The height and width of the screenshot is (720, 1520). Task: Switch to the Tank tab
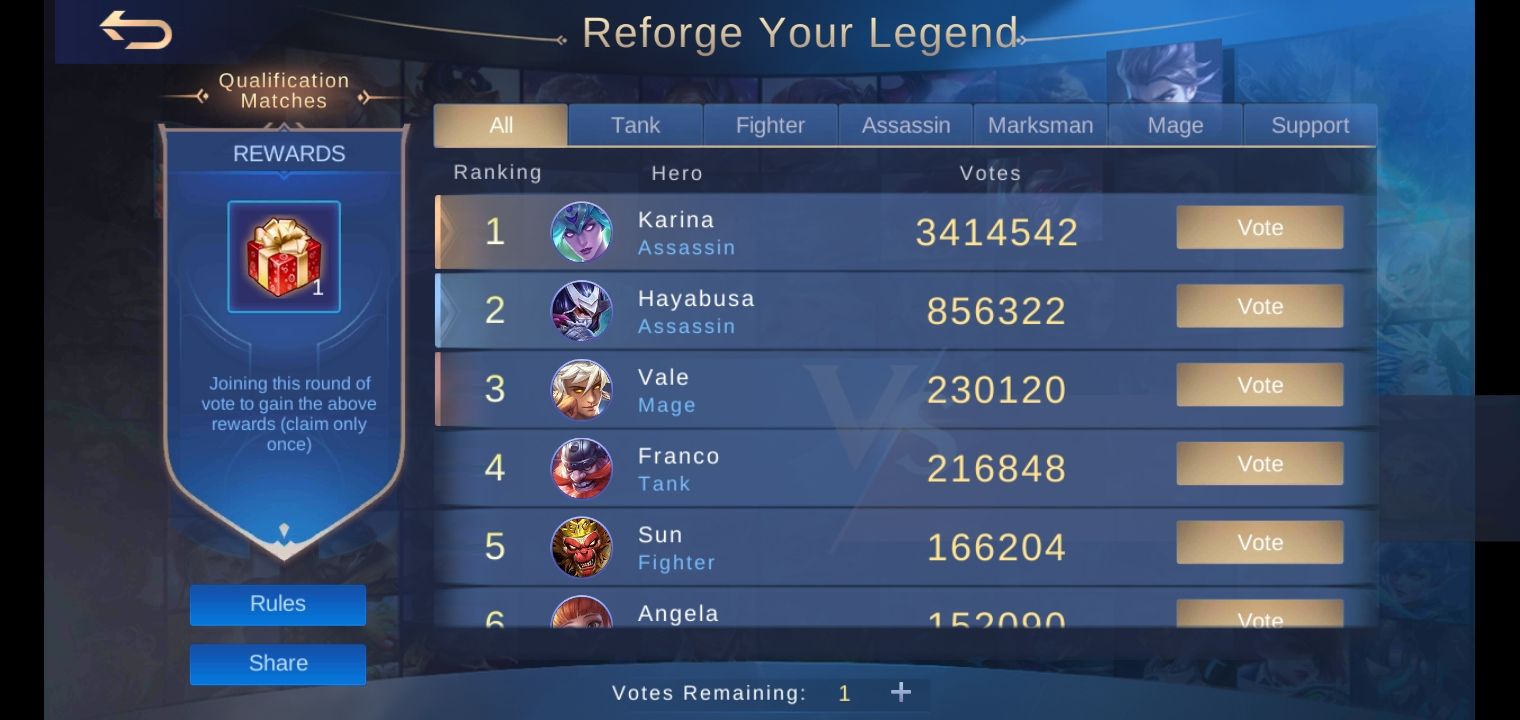635,124
